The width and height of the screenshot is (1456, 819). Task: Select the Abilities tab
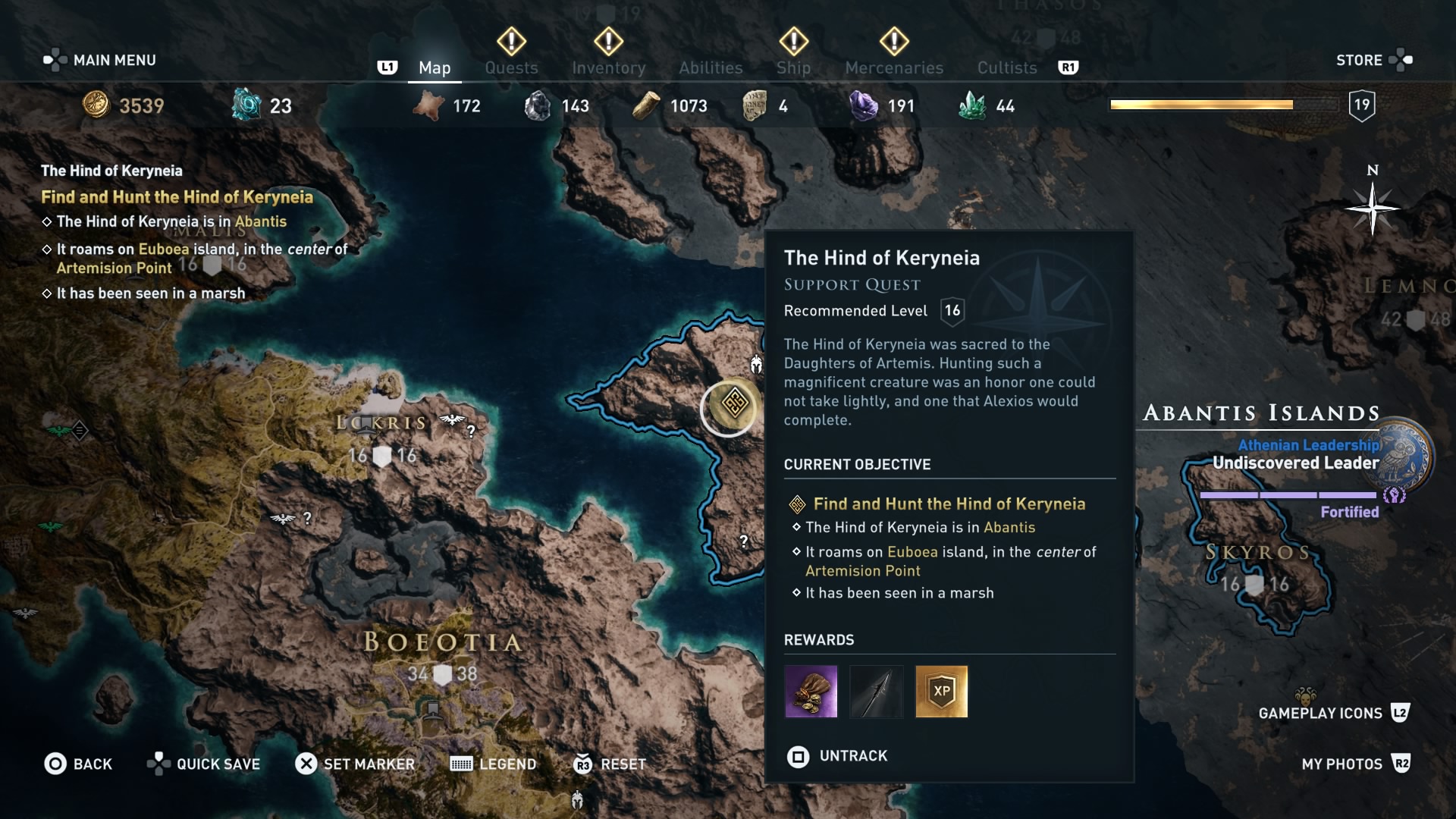711,67
